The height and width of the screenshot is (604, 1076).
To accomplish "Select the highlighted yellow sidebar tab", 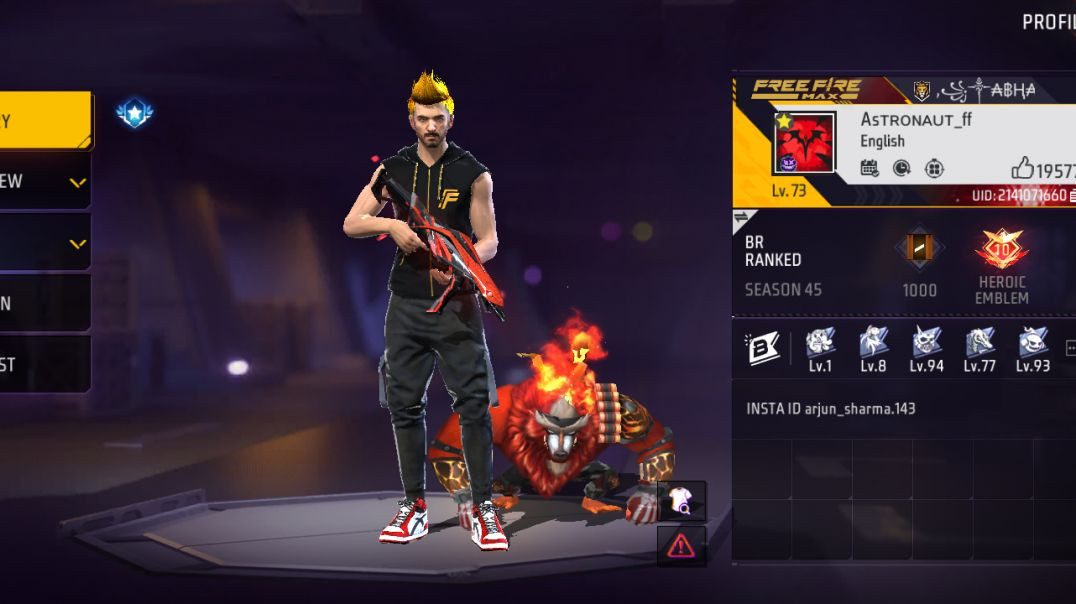I will 45,121.
